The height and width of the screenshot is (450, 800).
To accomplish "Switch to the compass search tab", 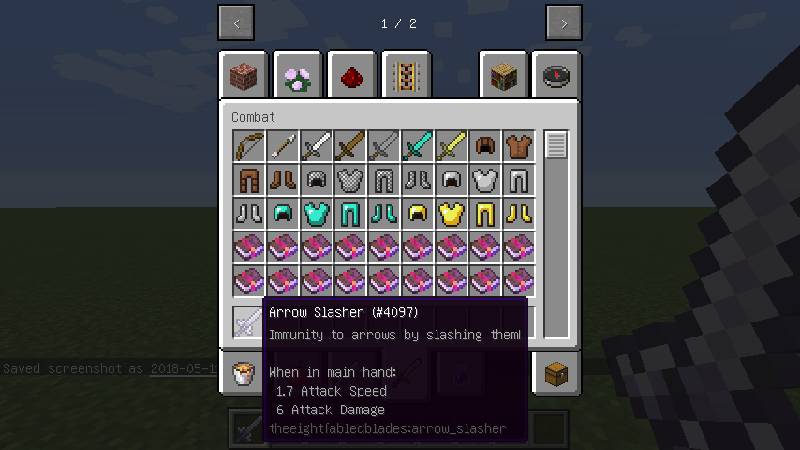I will pyautogui.click(x=556, y=76).
